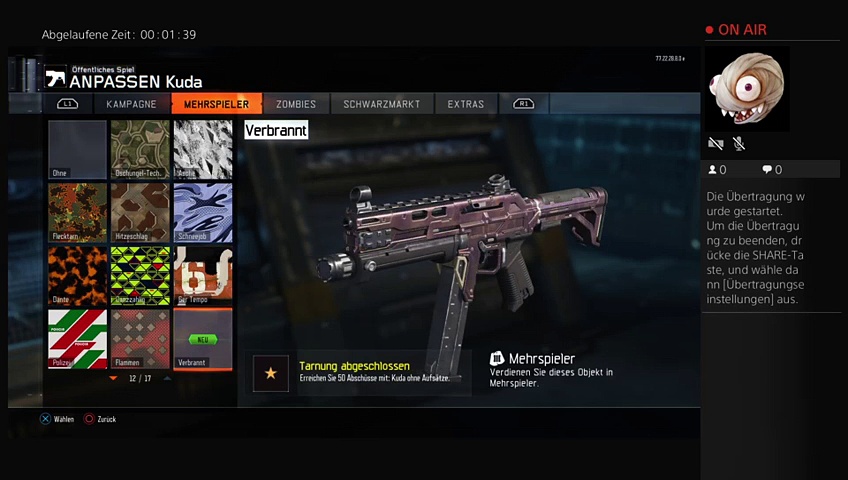The image size is (848, 480).
Task: Choose the empty 'Ohne' camo tile
Action: point(77,149)
